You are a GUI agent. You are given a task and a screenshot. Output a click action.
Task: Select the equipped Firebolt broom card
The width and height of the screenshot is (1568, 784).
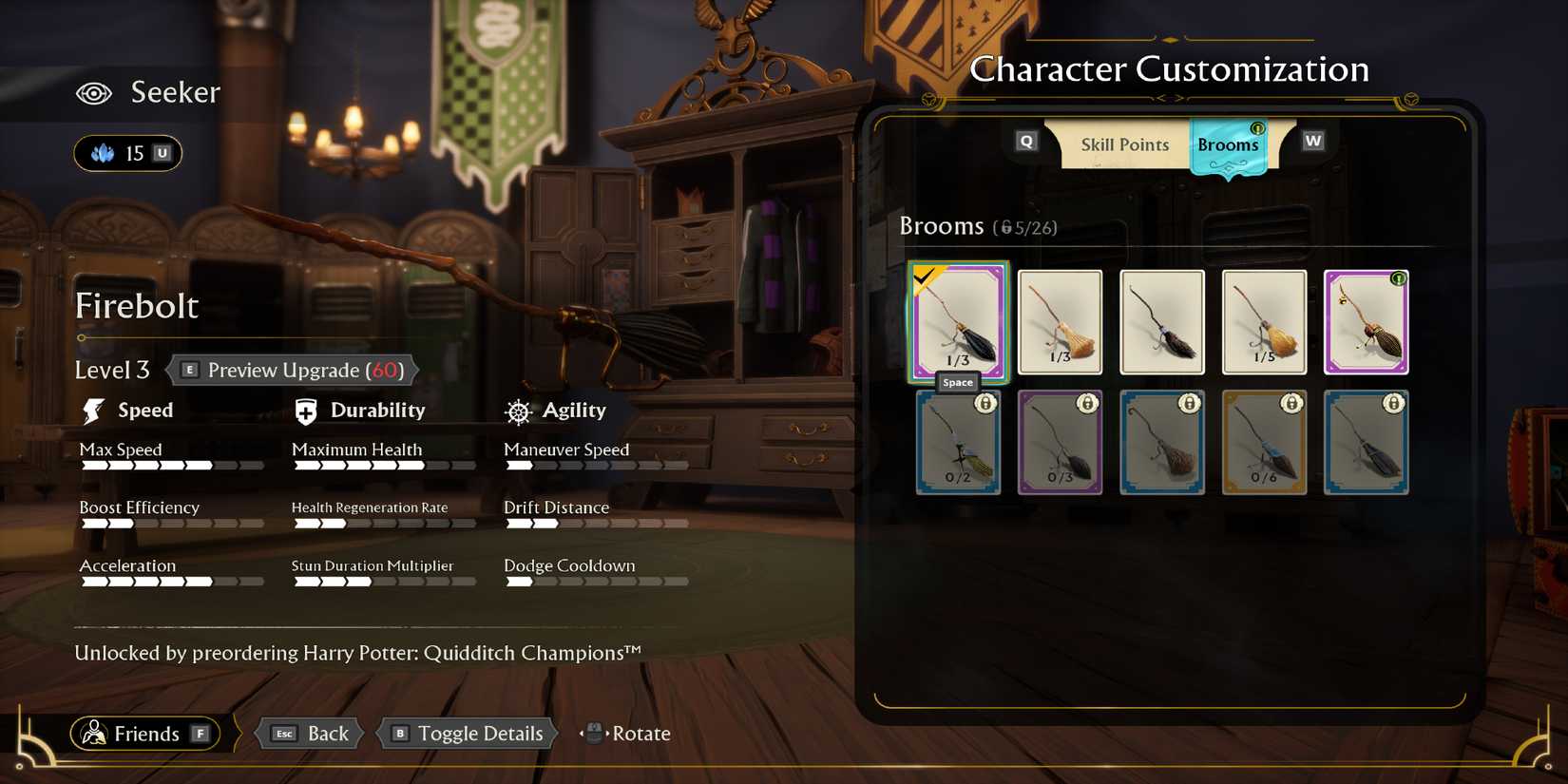click(958, 322)
